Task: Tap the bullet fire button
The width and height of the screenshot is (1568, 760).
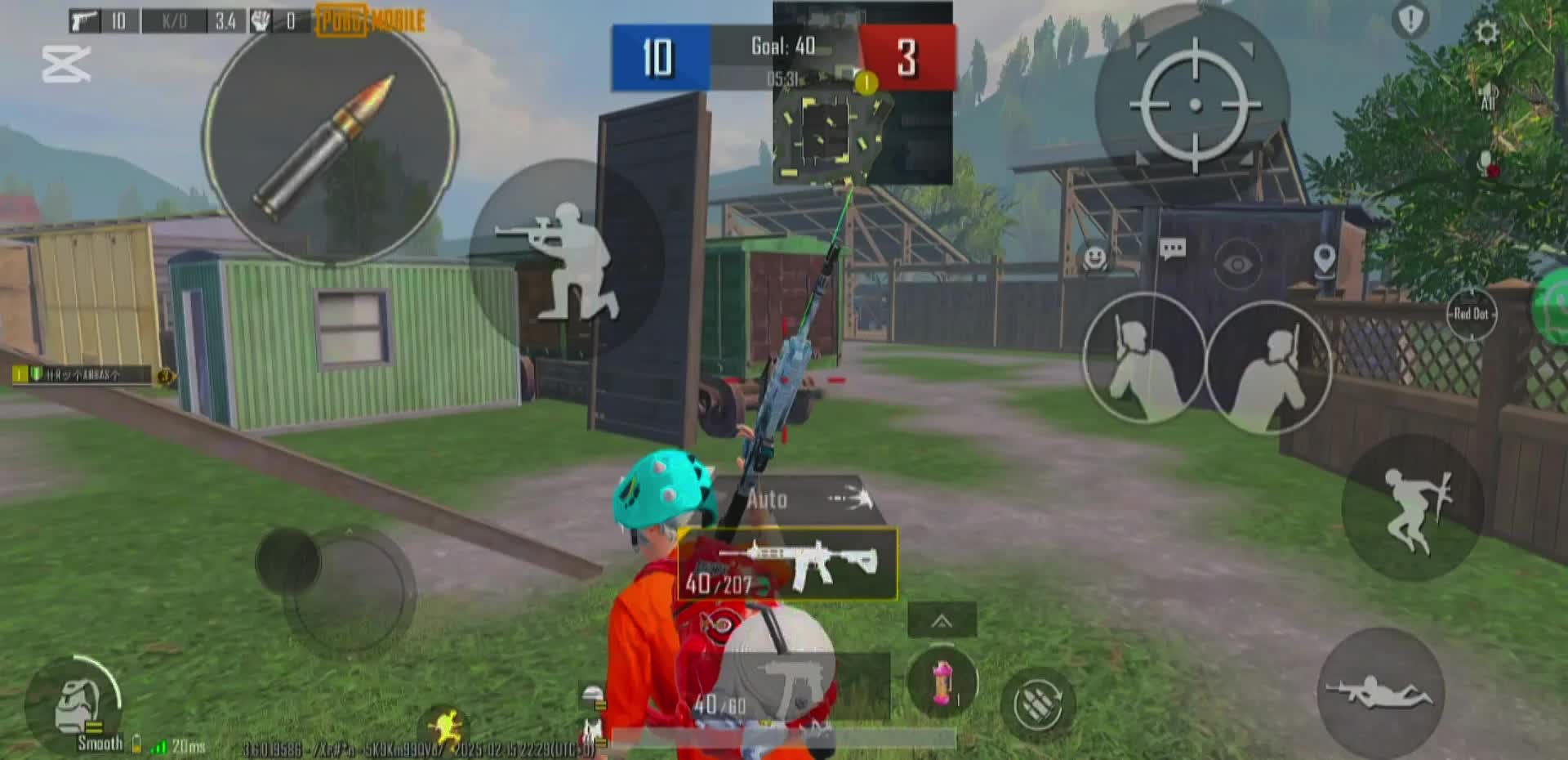Action: pyautogui.click(x=329, y=139)
